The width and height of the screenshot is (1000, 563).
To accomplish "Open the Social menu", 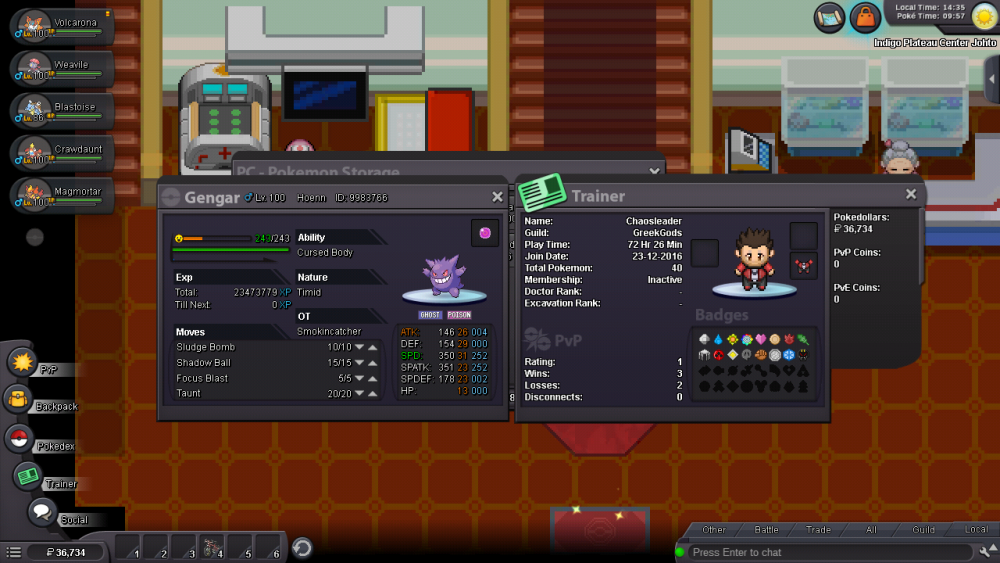I will tap(42, 513).
